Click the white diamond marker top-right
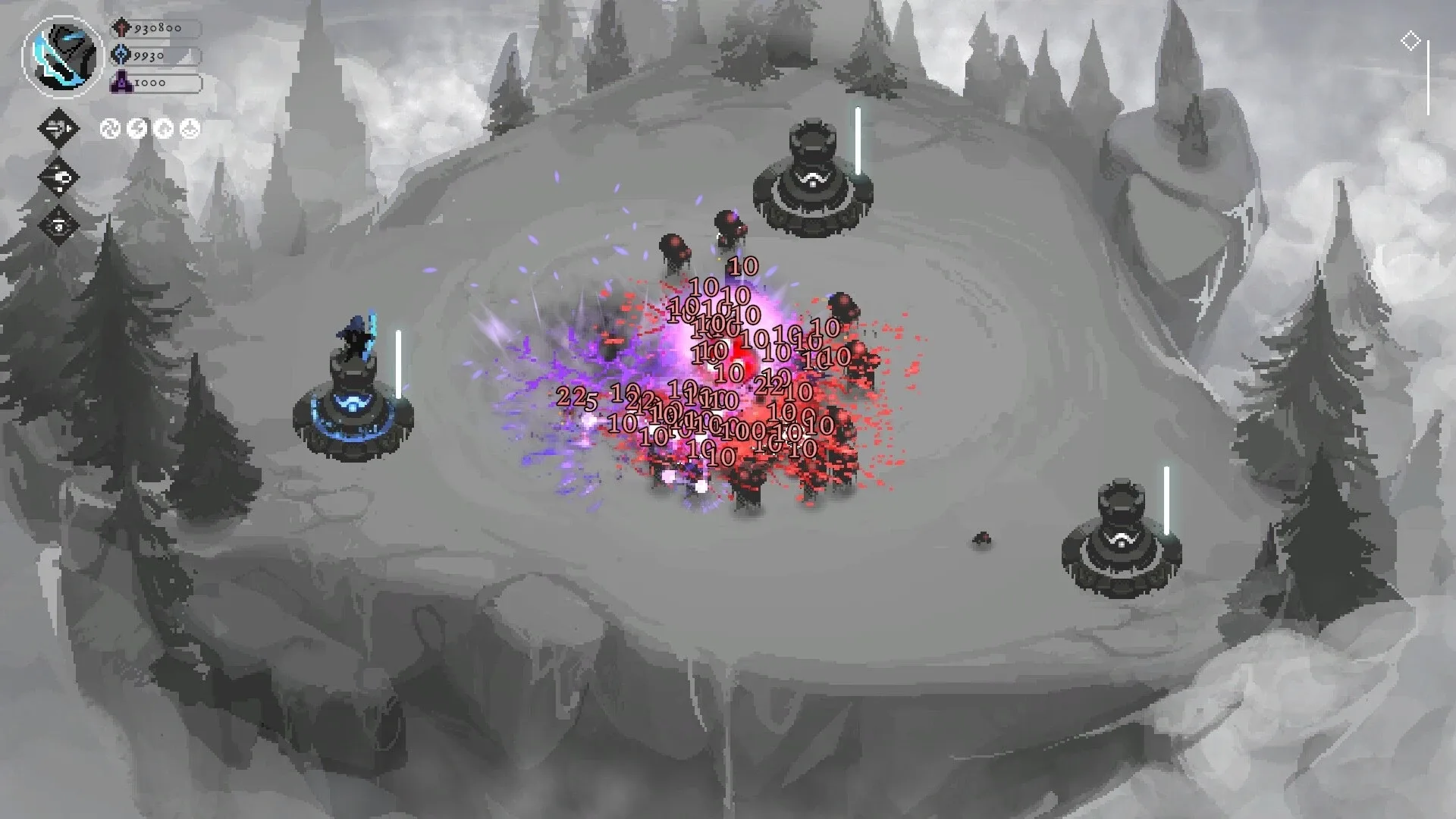Viewport: 1456px width, 819px height. 1412,41
